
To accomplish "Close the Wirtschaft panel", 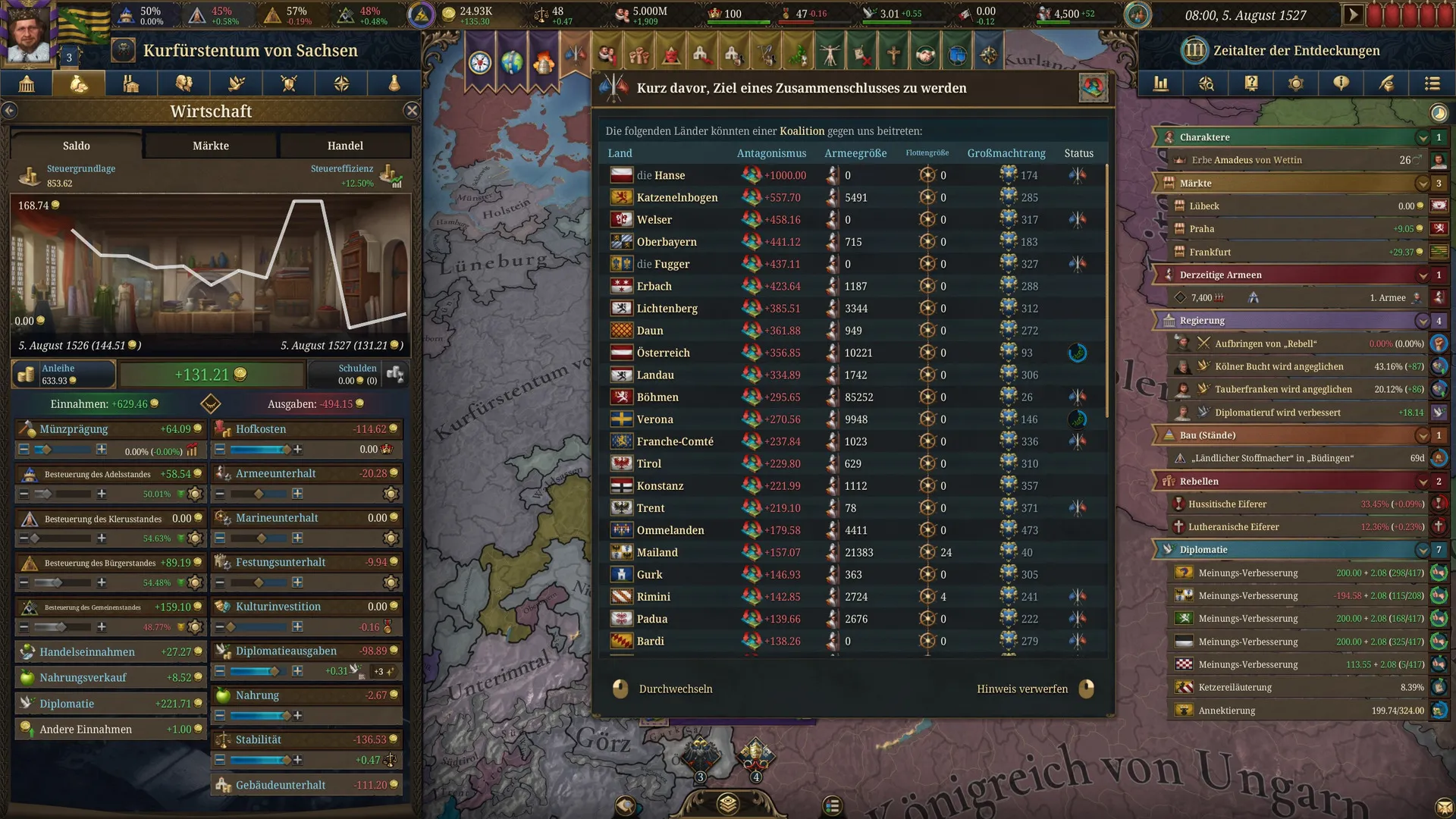I will point(412,111).
